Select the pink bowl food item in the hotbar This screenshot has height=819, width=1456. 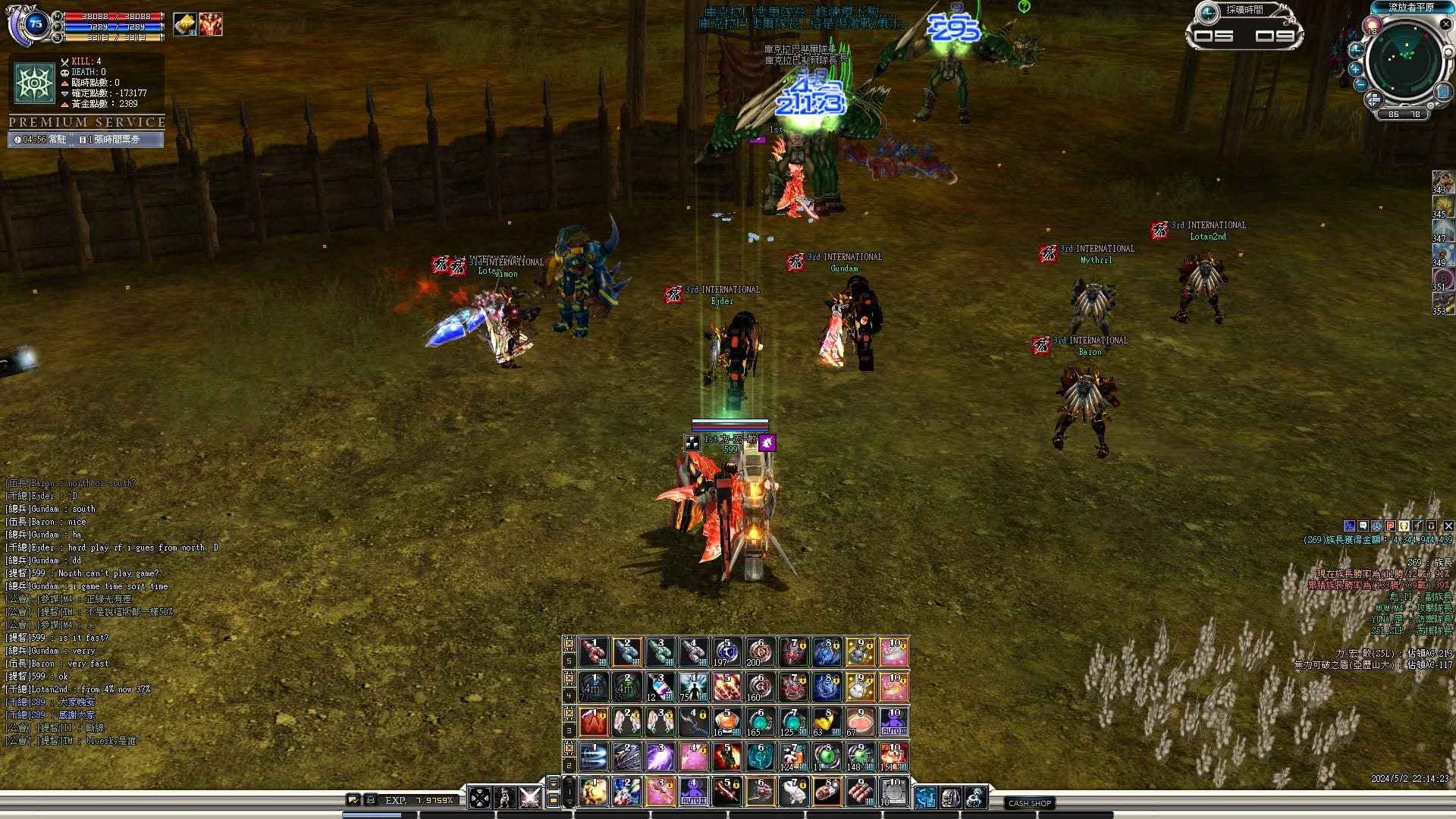pyautogui.click(x=860, y=722)
